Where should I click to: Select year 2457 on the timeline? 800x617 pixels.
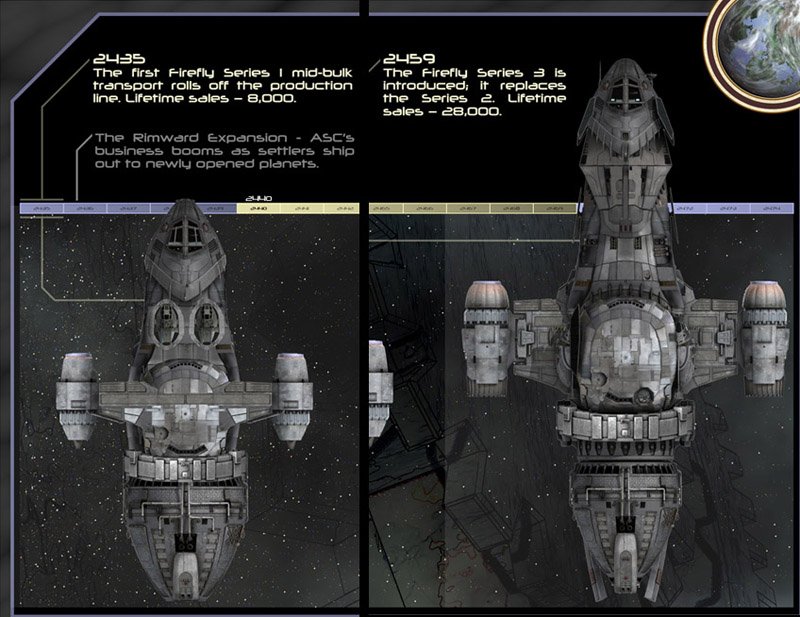click(x=467, y=208)
